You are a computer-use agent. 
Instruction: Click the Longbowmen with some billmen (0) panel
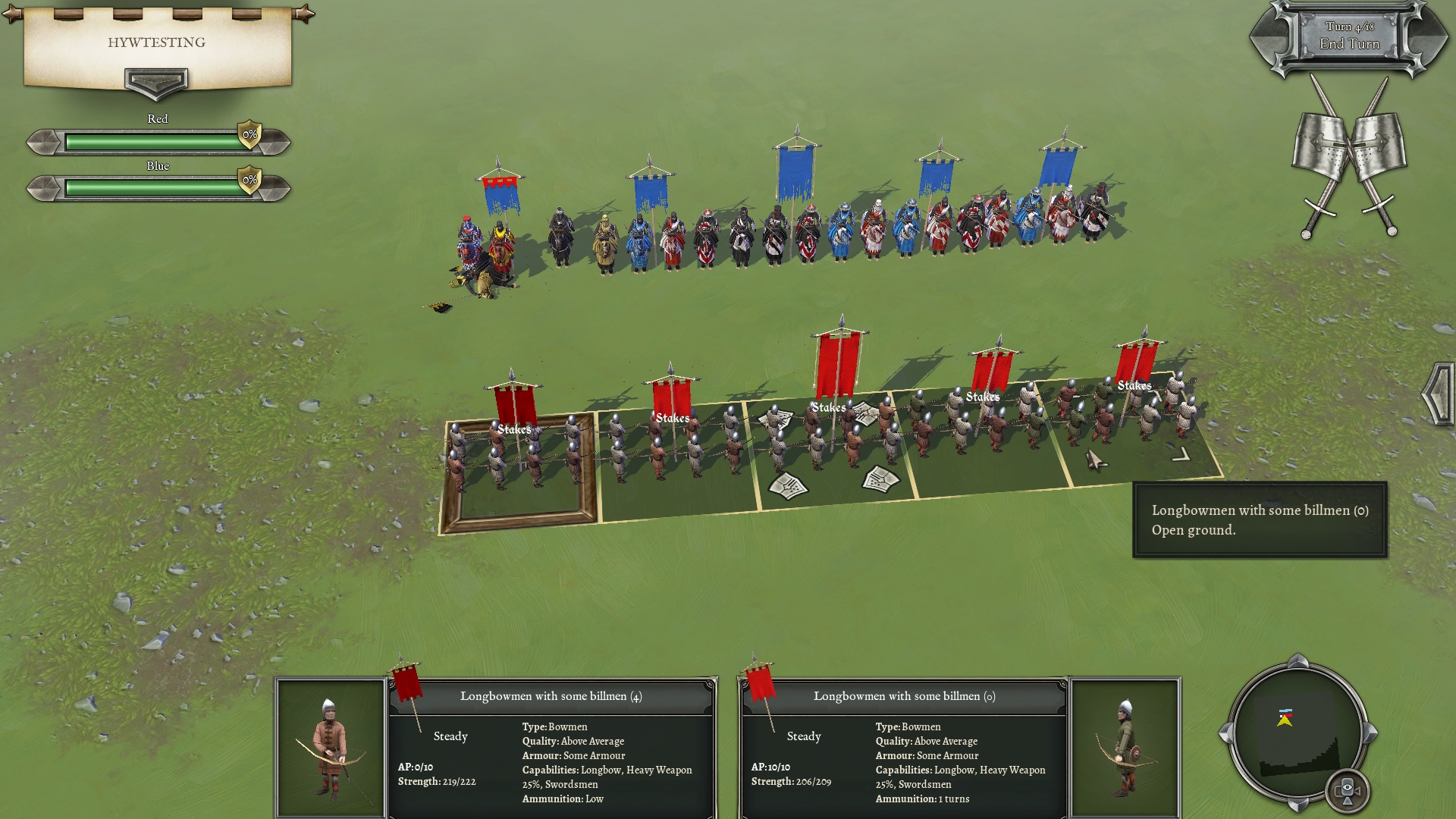coord(904,748)
